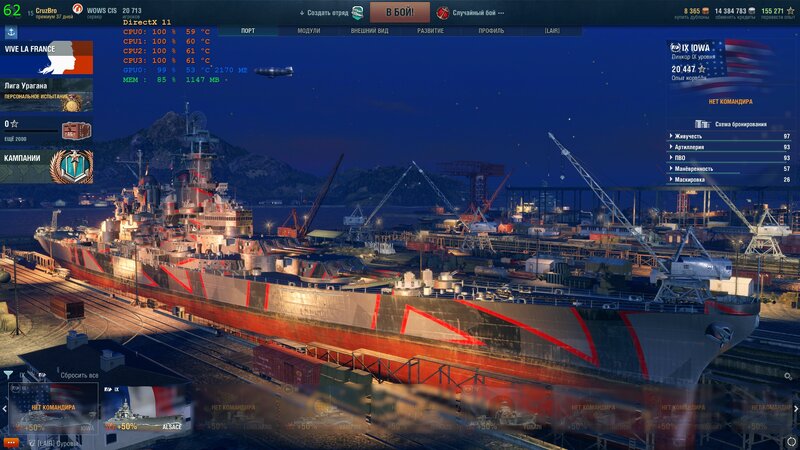Viewport: 800px width, 450px height.
Task: Open the КАМПАНИИ campaigns panel
Action: pos(46,165)
